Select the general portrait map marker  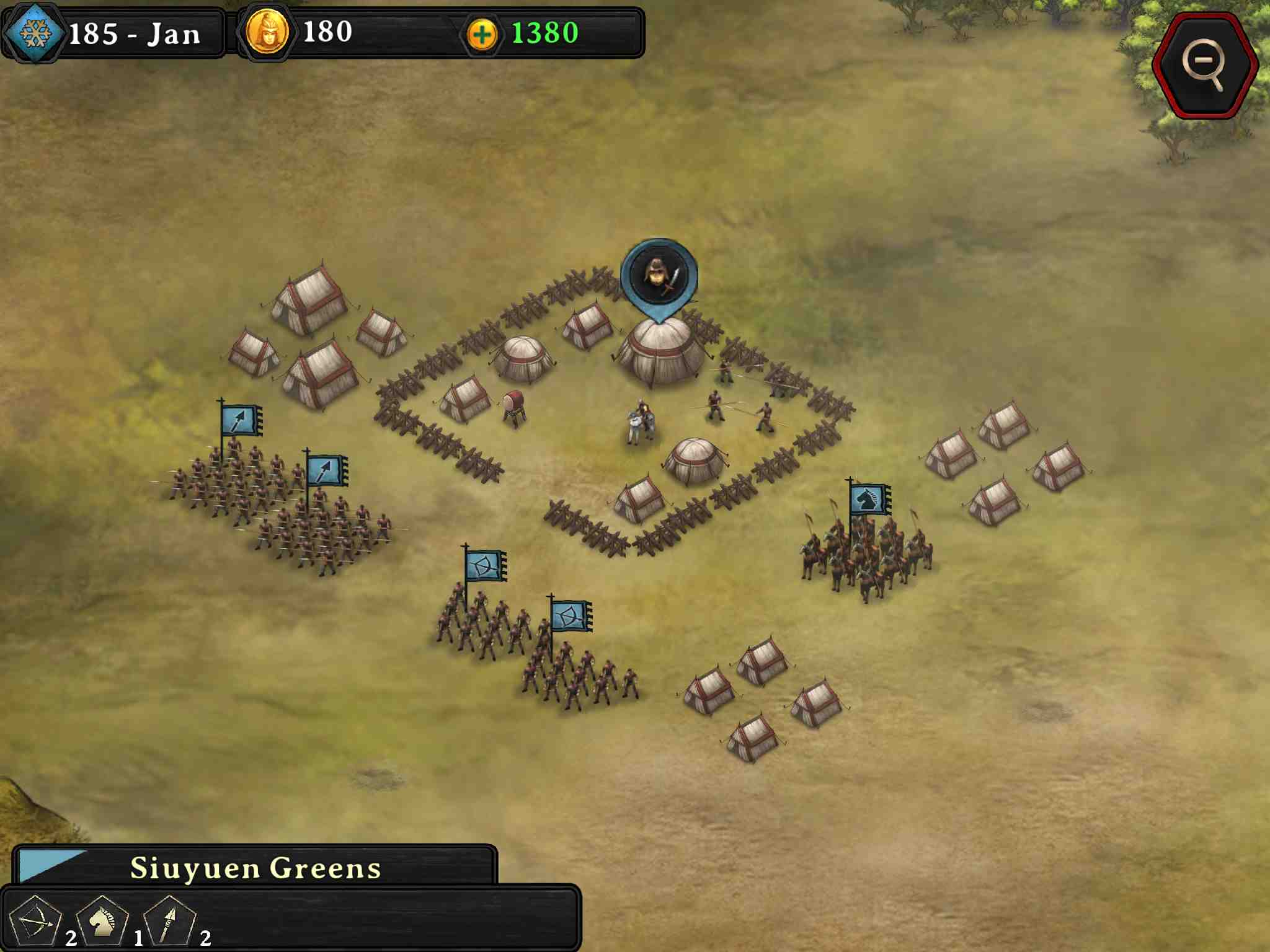[659, 275]
